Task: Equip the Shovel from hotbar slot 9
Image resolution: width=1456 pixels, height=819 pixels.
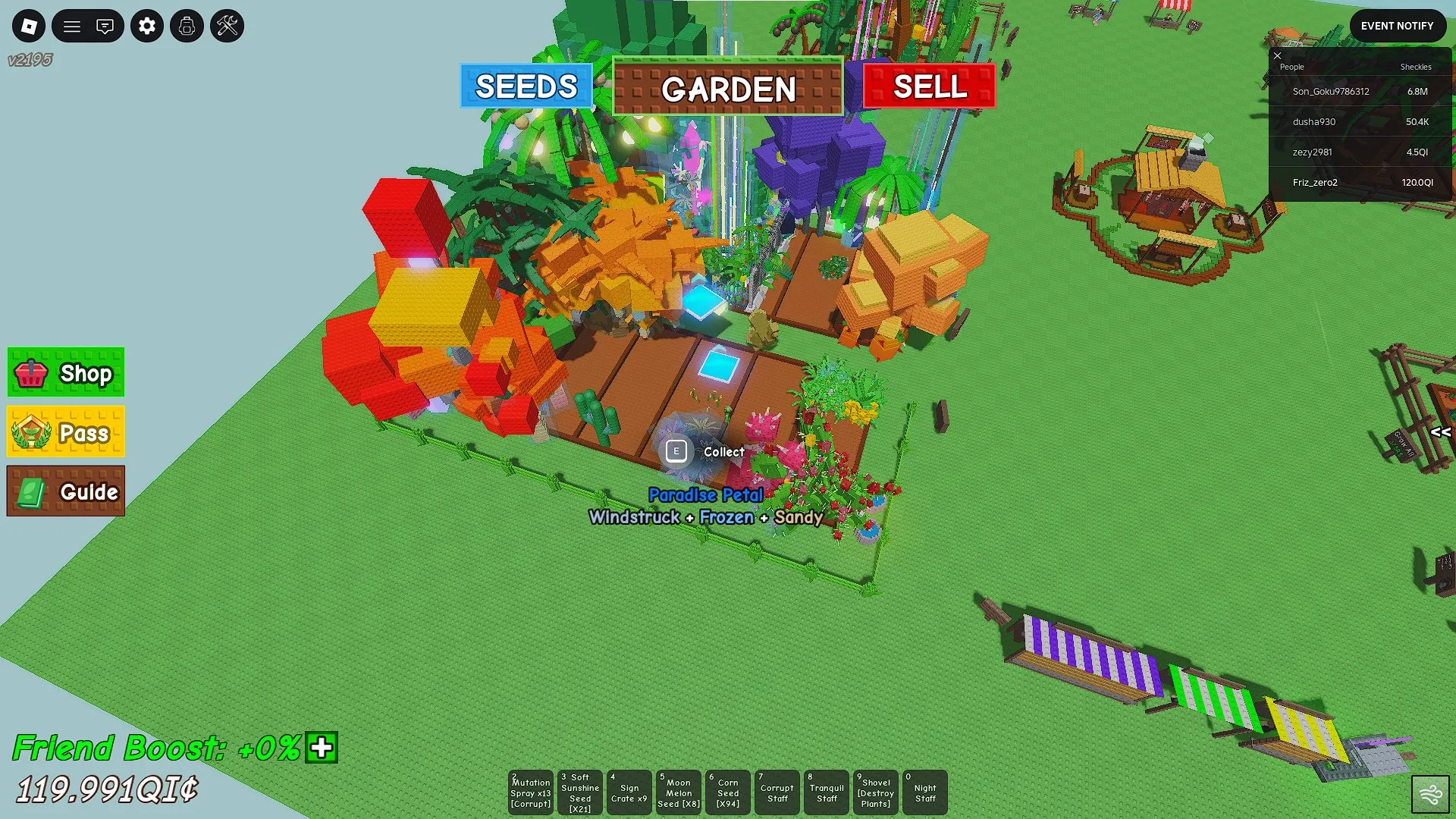Action: (875, 792)
